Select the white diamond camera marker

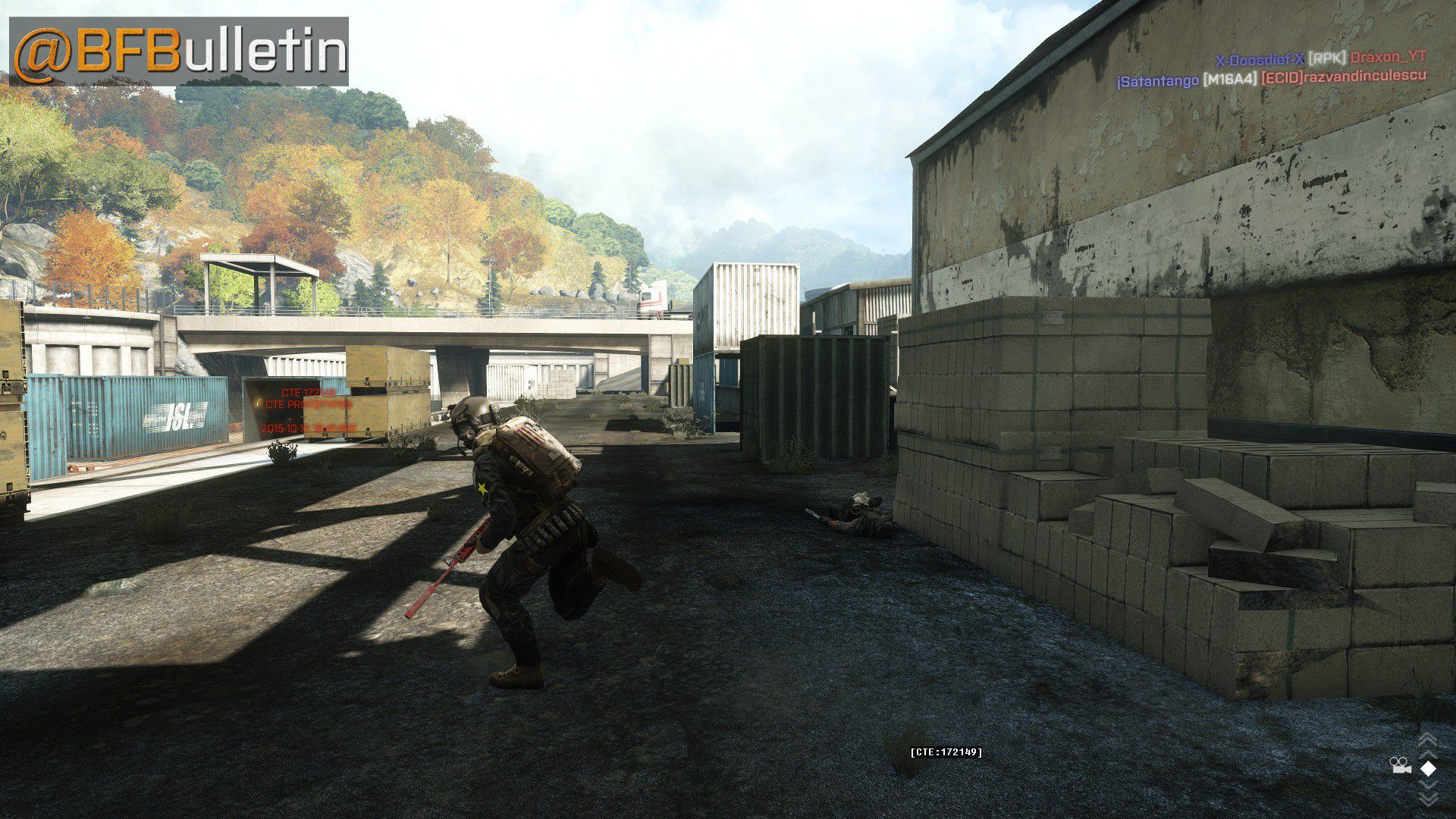[1428, 768]
